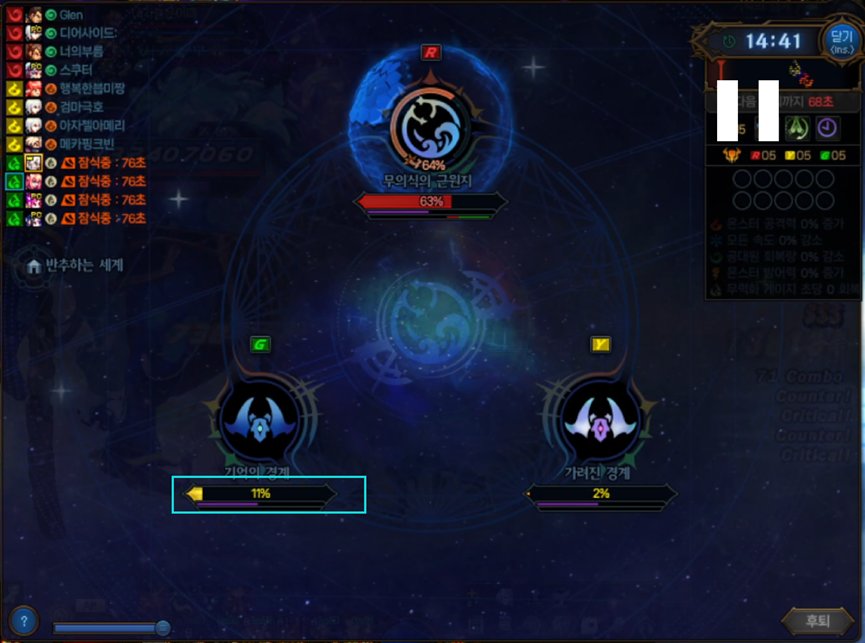The height and width of the screenshot is (643, 865).
Task: Pick player 아자젤아메리 from the list
Action: pyautogui.click(x=90, y=126)
